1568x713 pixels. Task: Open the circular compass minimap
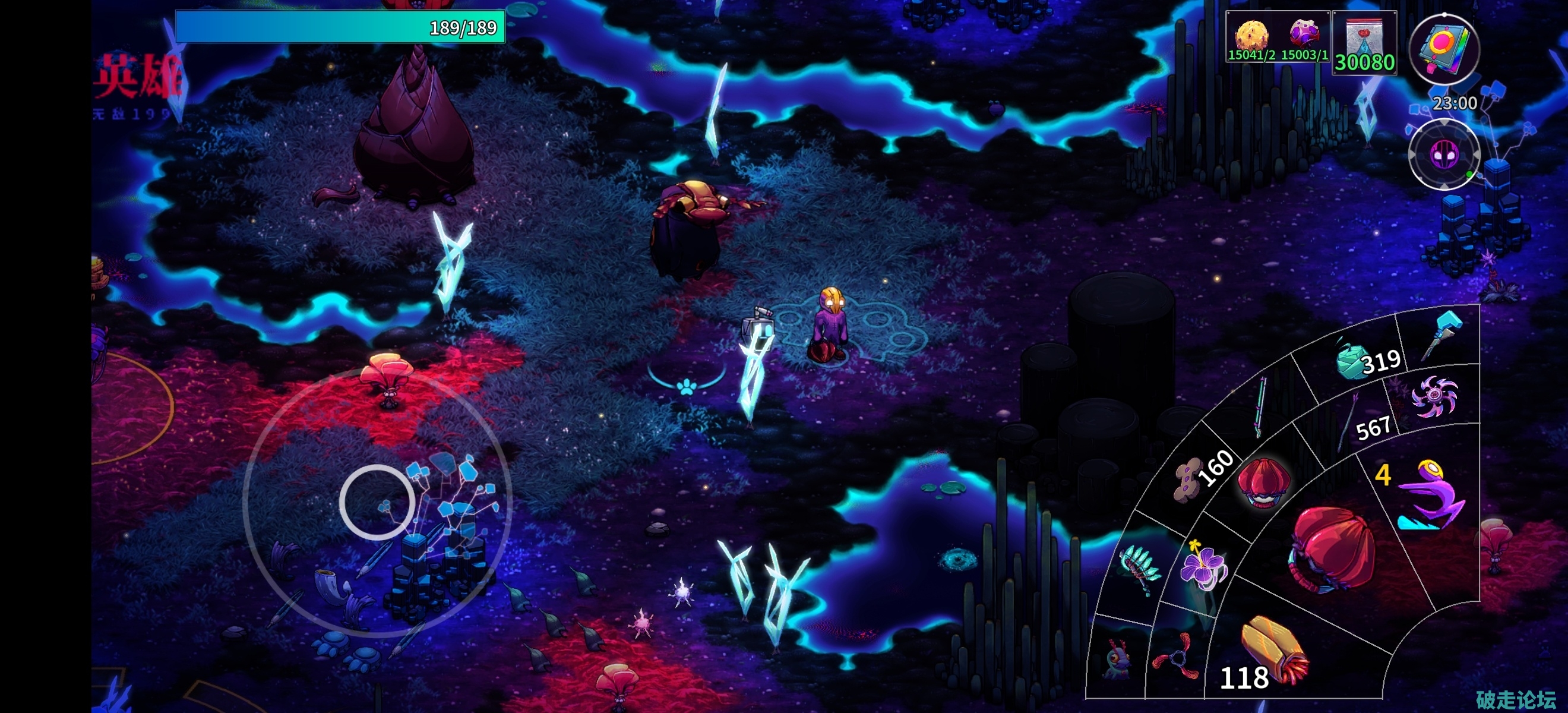[x=1443, y=154]
